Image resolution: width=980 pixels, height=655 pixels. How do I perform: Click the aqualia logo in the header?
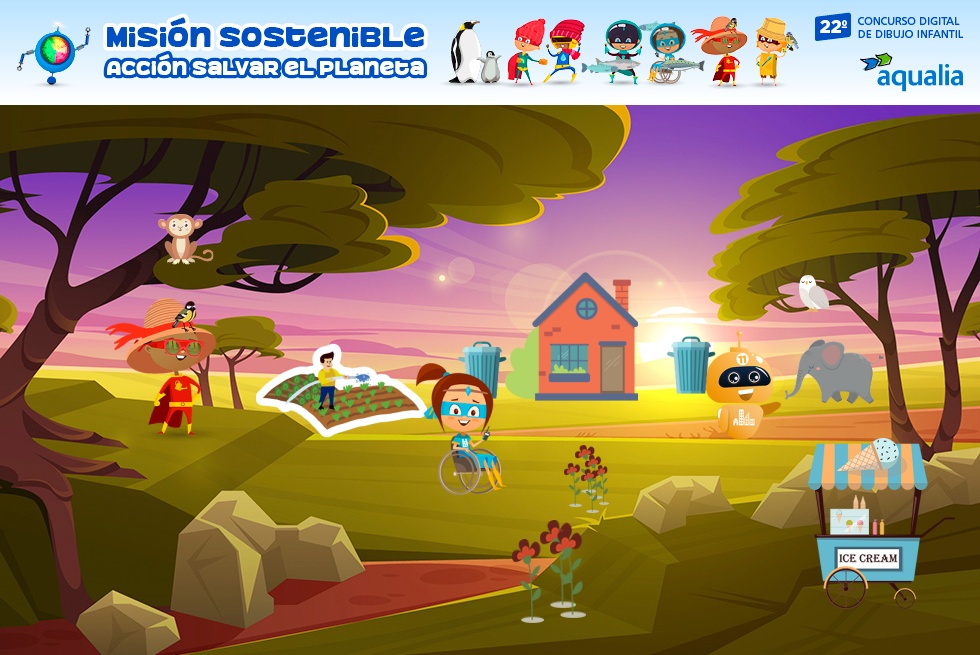click(x=911, y=71)
